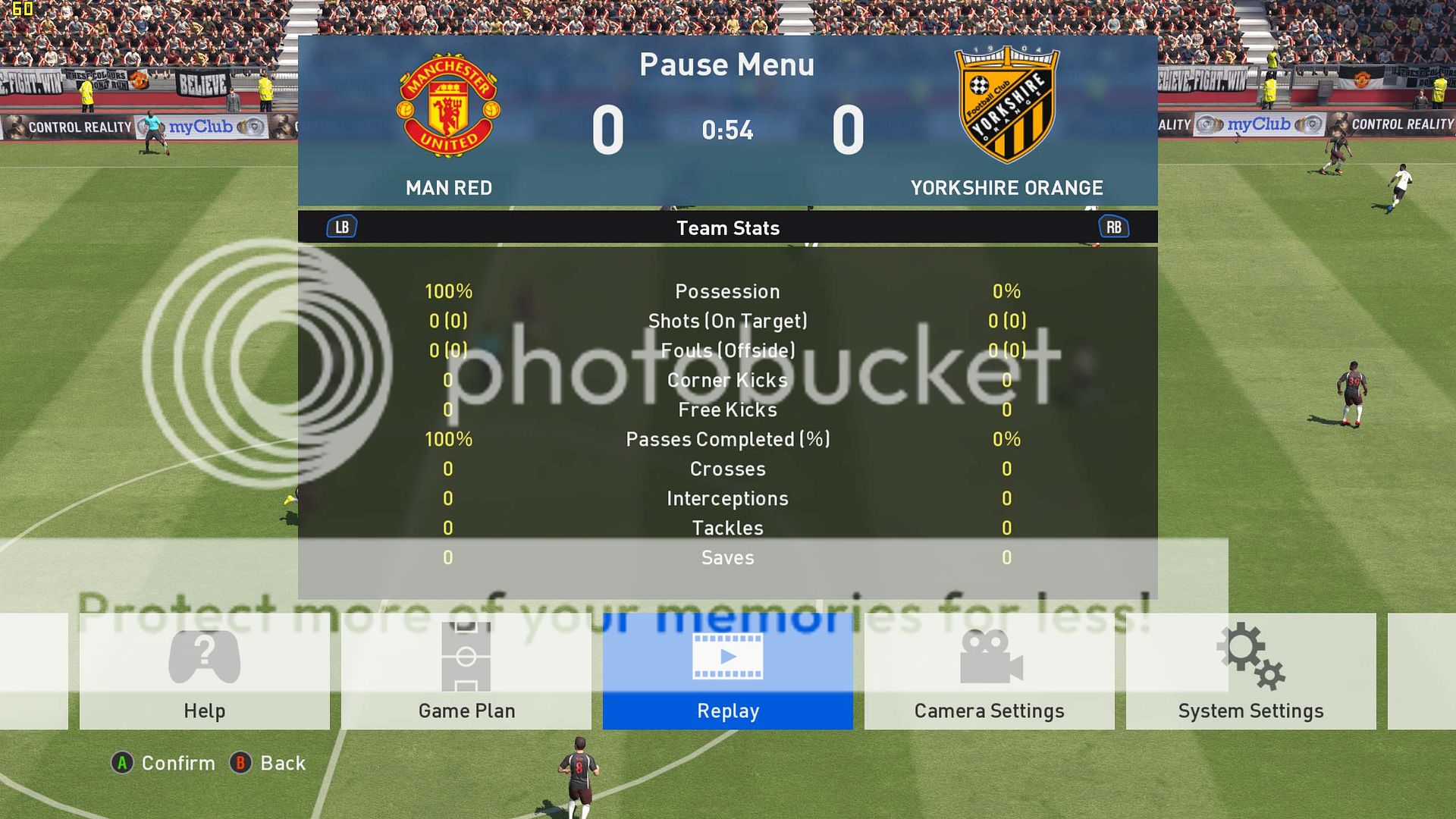This screenshot has height=819, width=1456.
Task: Select the Shots (On Target) stat line
Action: coord(728,321)
